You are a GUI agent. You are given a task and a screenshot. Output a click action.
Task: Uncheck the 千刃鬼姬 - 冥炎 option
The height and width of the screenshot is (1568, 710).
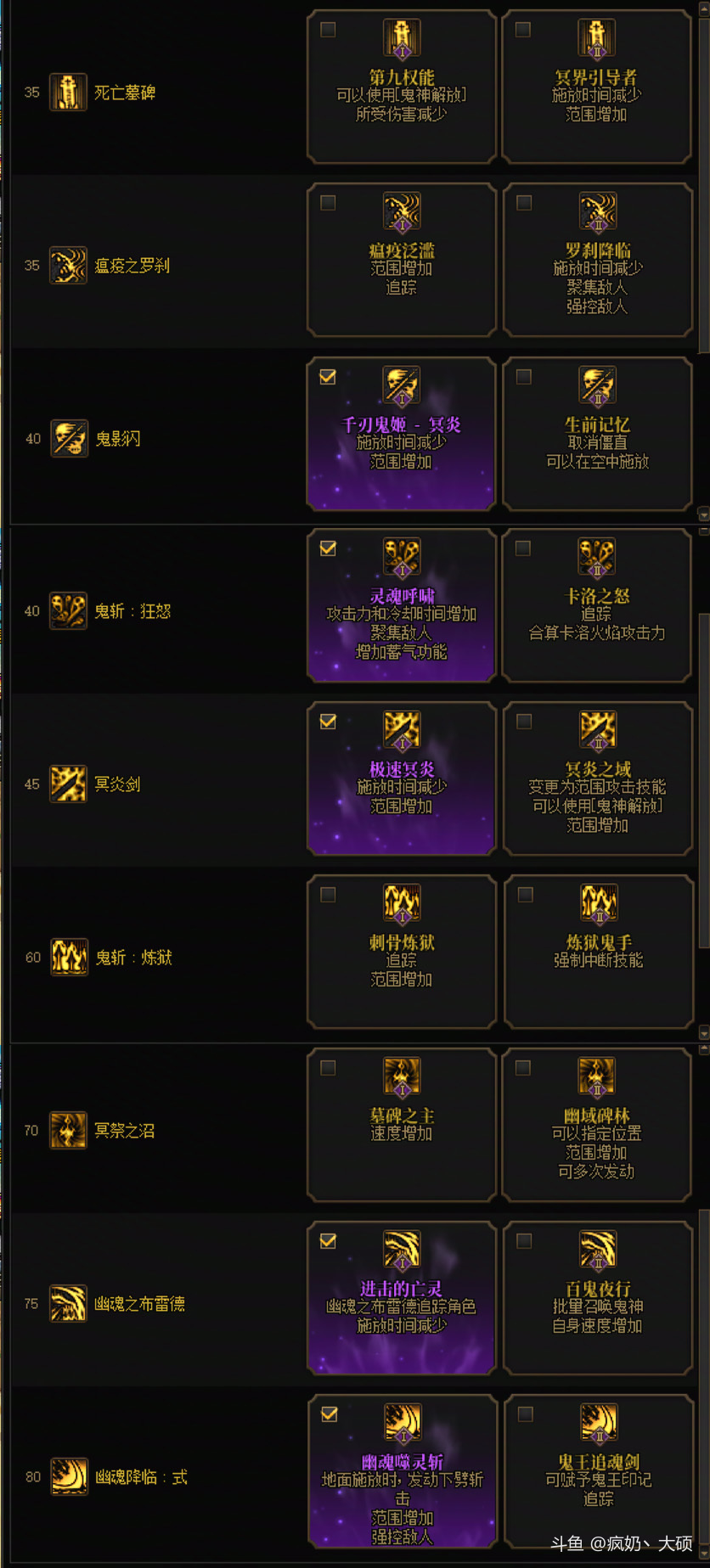[328, 377]
